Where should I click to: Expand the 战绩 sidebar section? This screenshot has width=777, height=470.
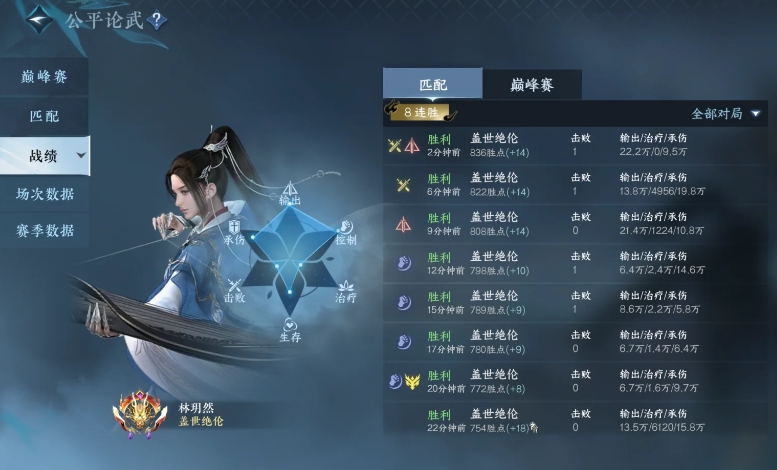[45, 156]
